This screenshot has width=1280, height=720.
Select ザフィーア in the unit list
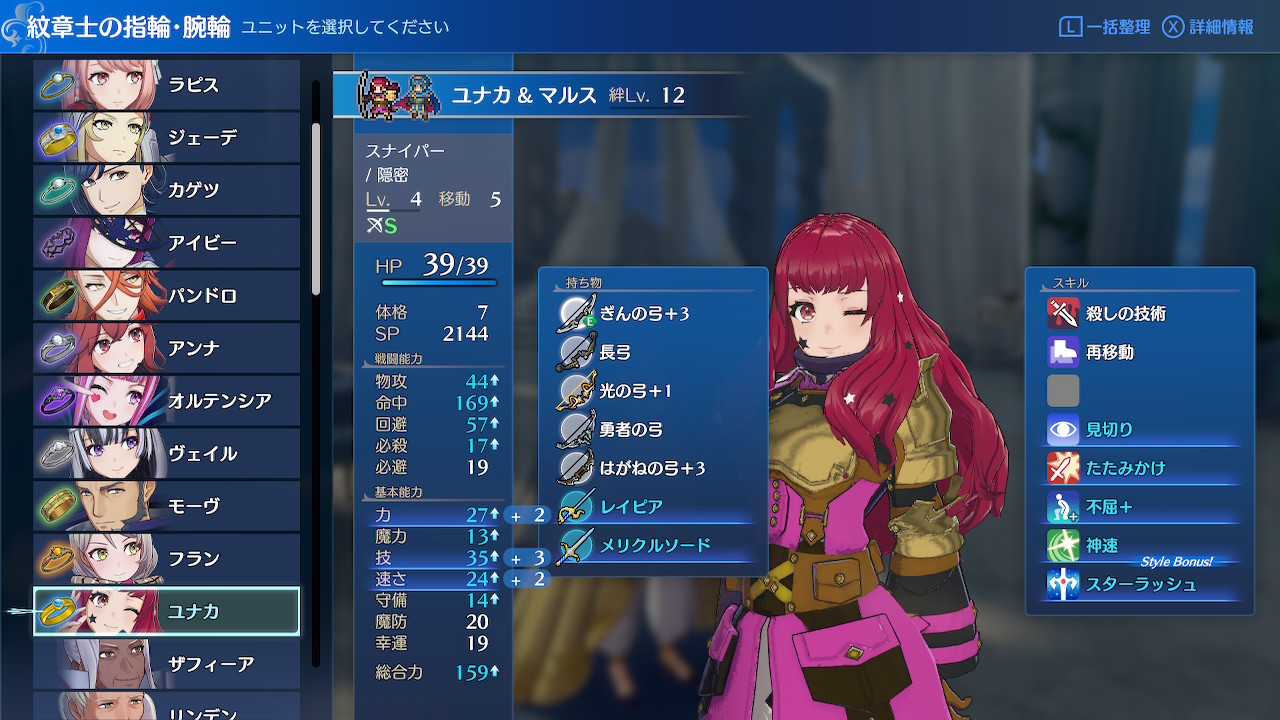coord(166,664)
